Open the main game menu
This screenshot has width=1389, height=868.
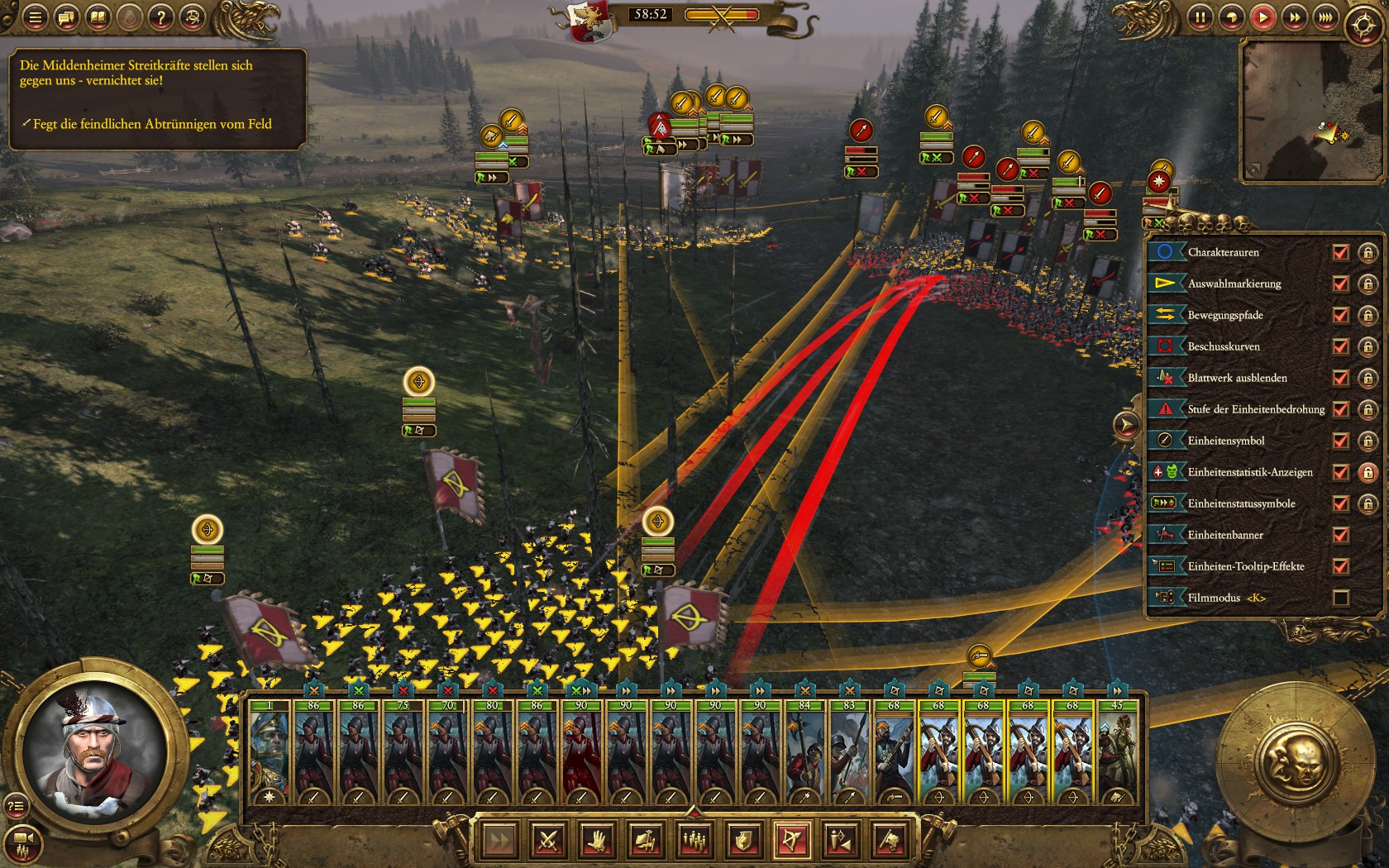[35, 17]
